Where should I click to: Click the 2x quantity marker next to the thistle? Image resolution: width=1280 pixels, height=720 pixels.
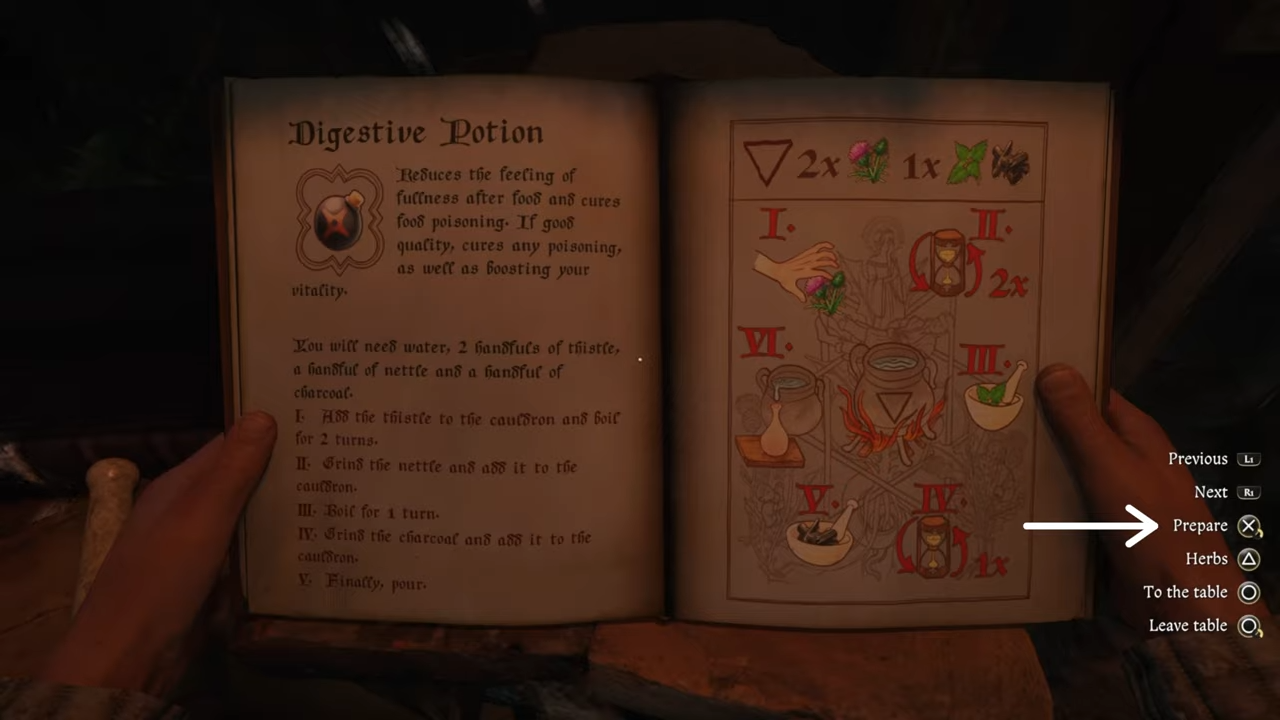click(820, 165)
